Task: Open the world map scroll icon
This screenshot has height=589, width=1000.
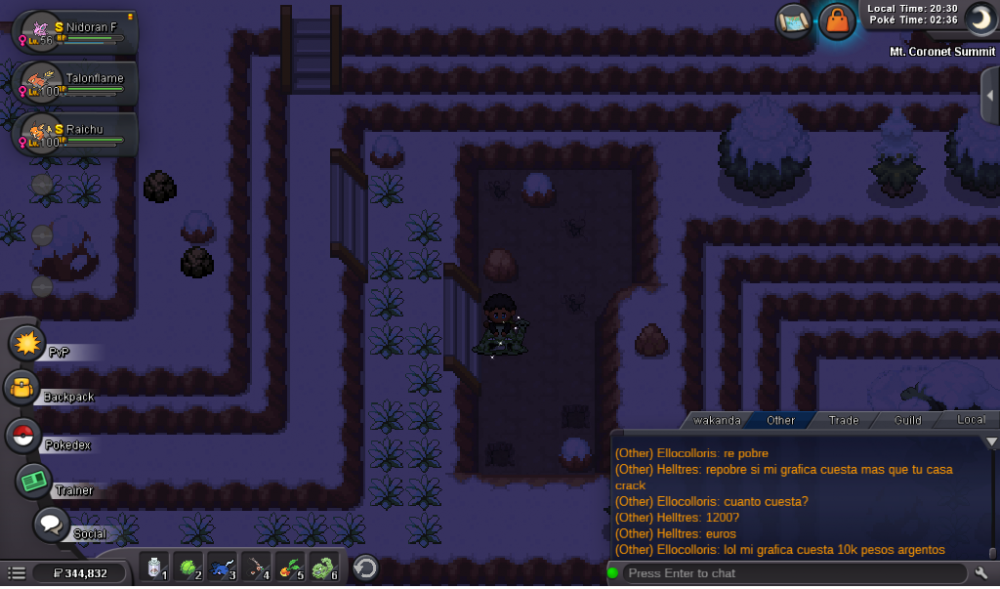Action: pyautogui.click(x=793, y=20)
